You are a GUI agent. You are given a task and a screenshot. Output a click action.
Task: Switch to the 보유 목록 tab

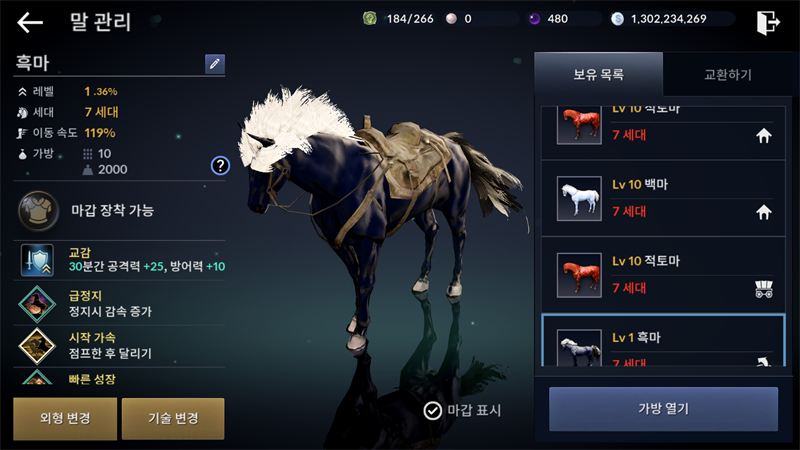click(x=598, y=74)
